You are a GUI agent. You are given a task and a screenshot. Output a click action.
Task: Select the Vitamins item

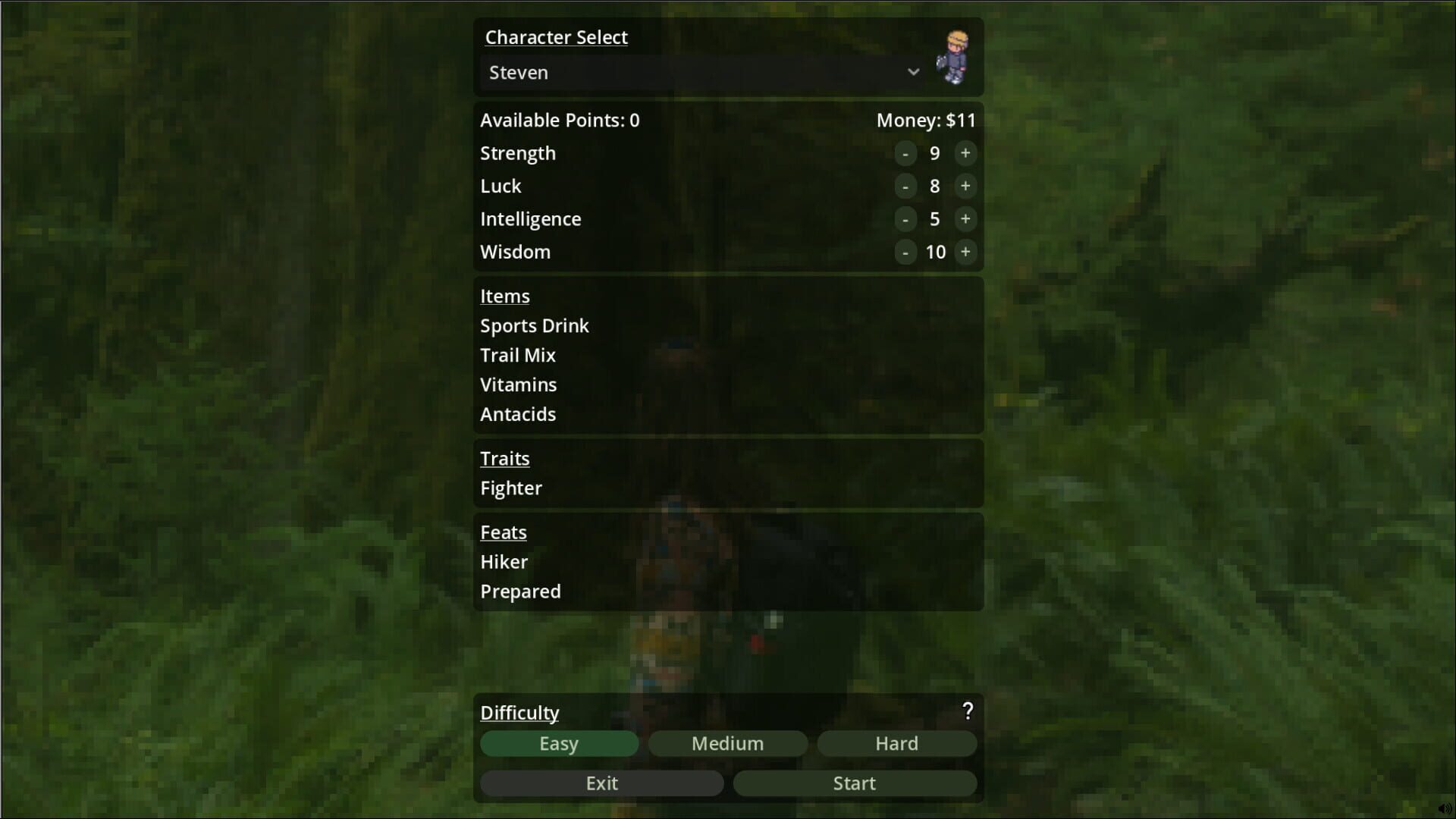pyautogui.click(x=518, y=384)
